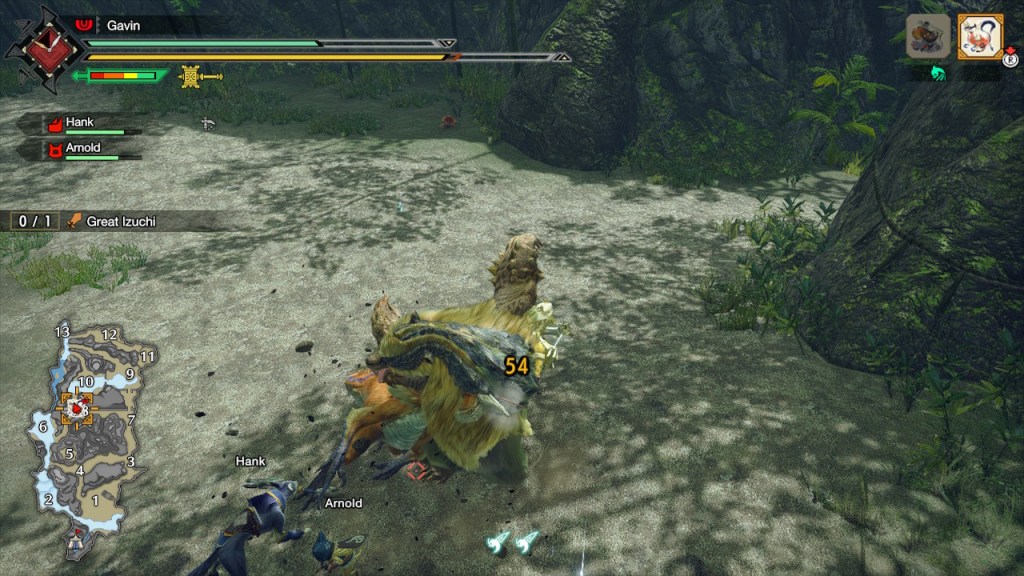Click the green creature icon under the monster icons
The image size is (1024, 576).
938,73
